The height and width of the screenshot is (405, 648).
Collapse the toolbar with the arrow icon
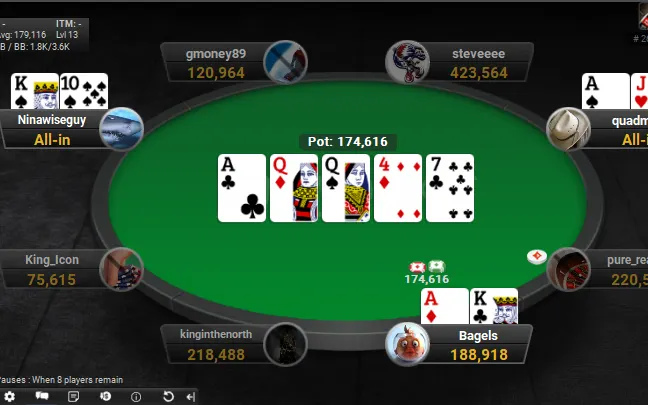(x=191, y=396)
